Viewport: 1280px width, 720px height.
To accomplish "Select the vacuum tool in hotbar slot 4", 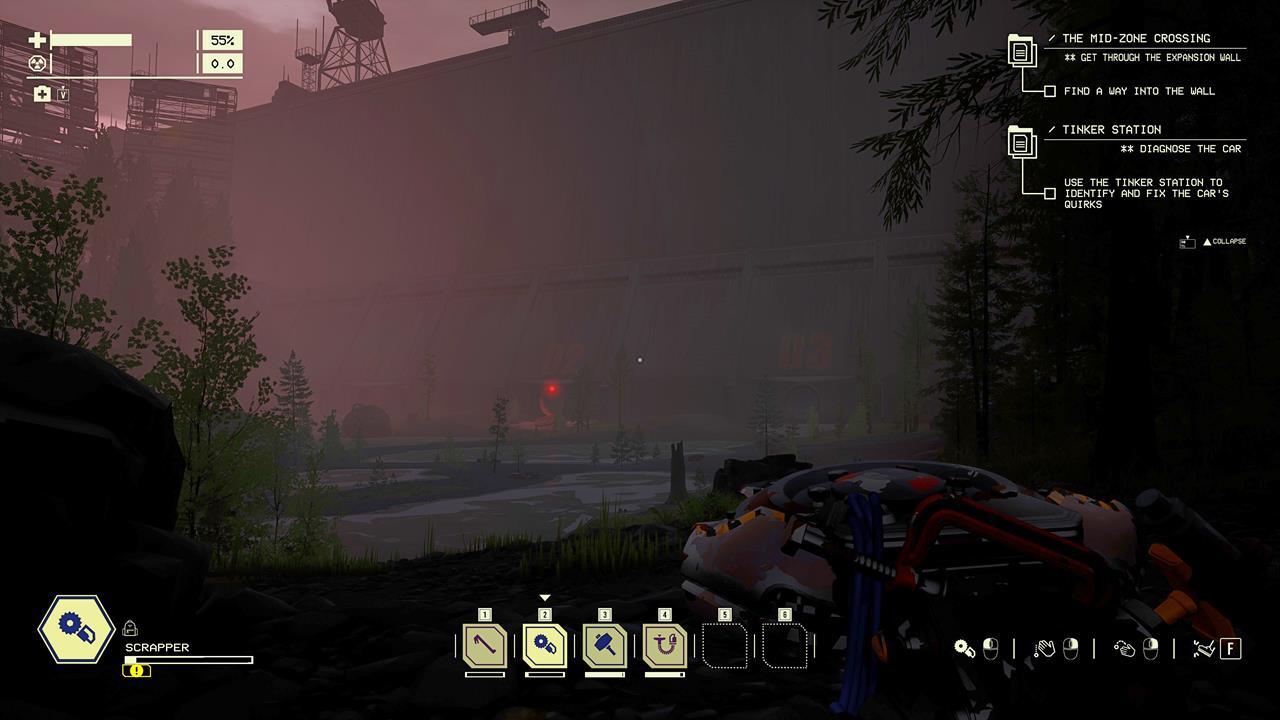I will [x=665, y=646].
